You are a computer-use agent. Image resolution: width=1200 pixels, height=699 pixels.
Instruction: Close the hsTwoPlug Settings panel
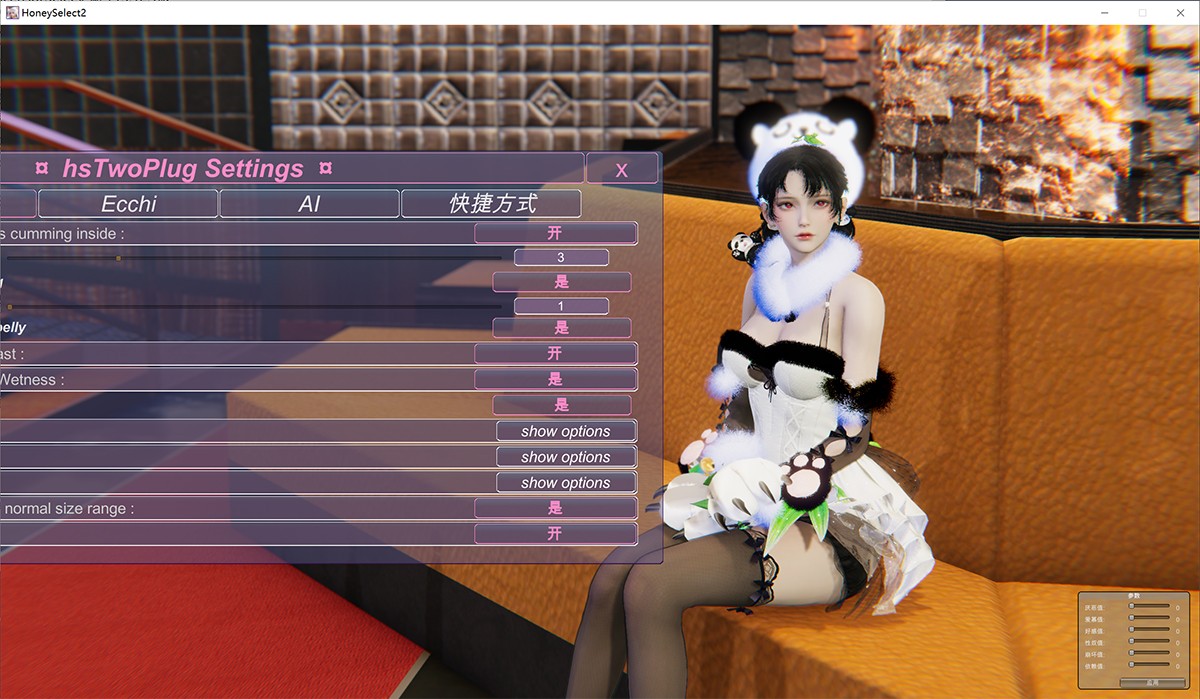coord(621,169)
